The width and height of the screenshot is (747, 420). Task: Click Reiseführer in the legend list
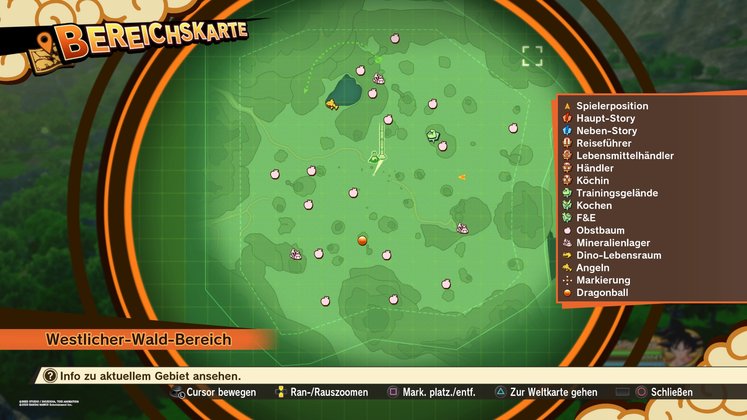pos(603,143)
